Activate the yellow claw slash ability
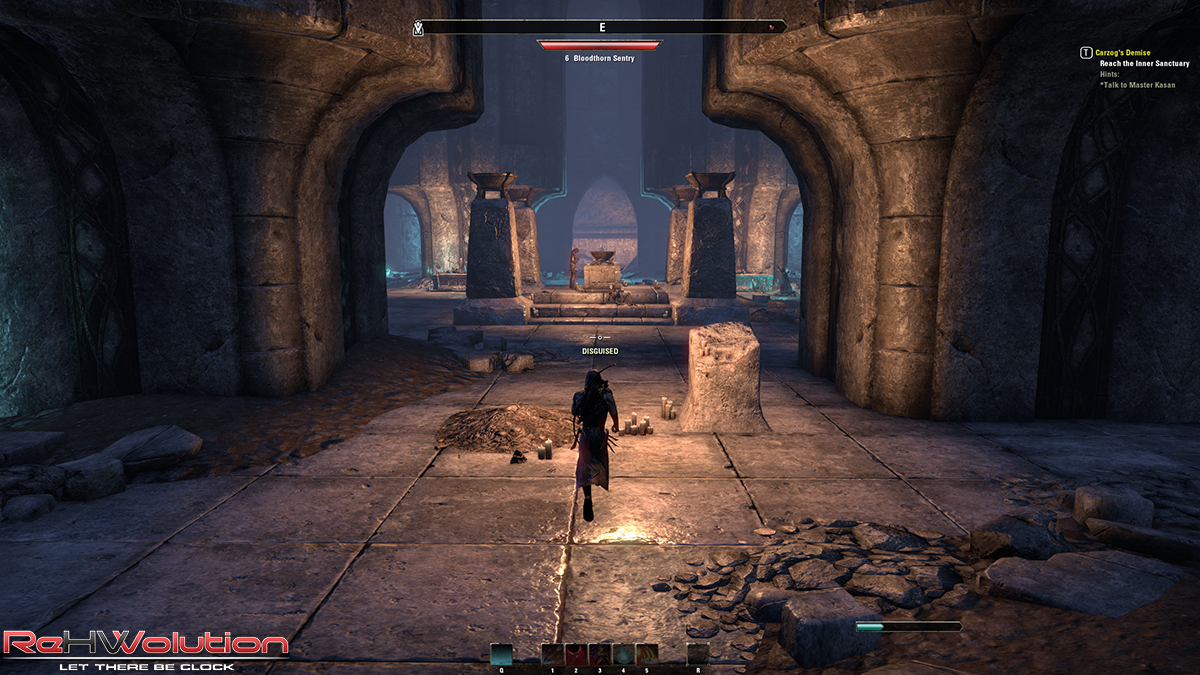The width and height of the screenshot is (1200, 675). click(x=647, y=654)
